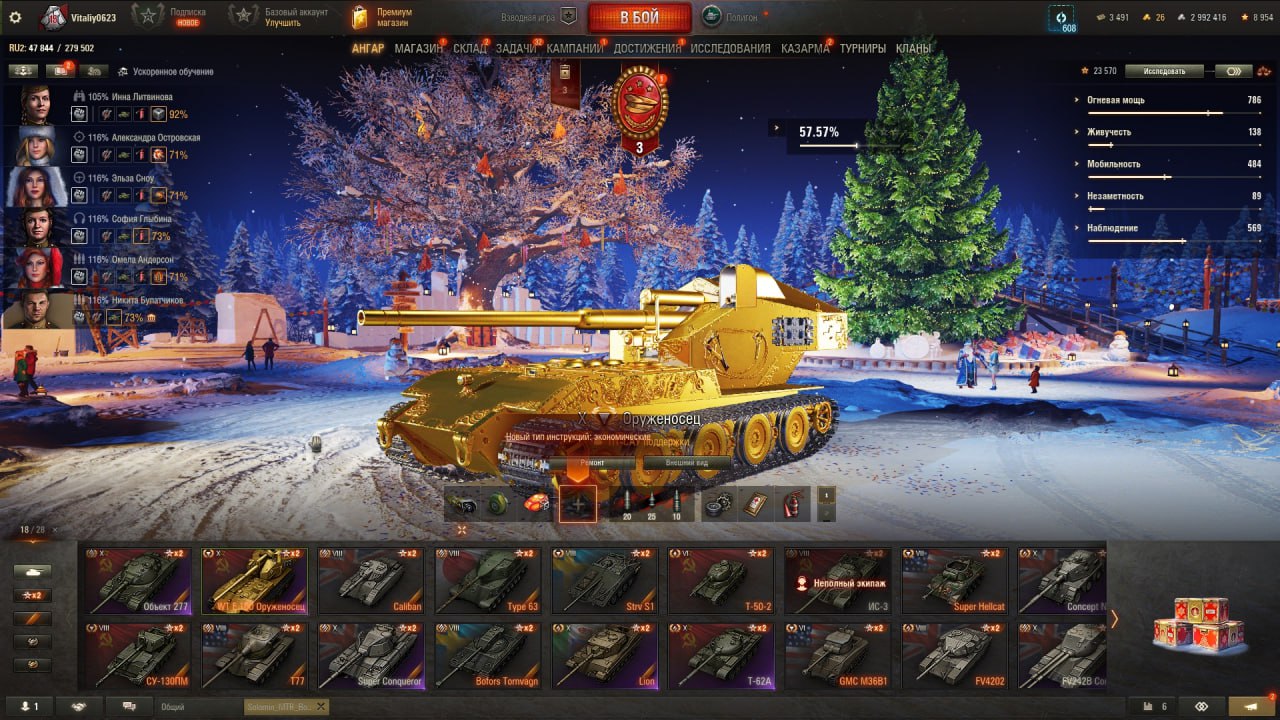Viewport: 1280px width, 720px height.
Task: Open the Премиум магазин
Action: [x=385, y=17]
